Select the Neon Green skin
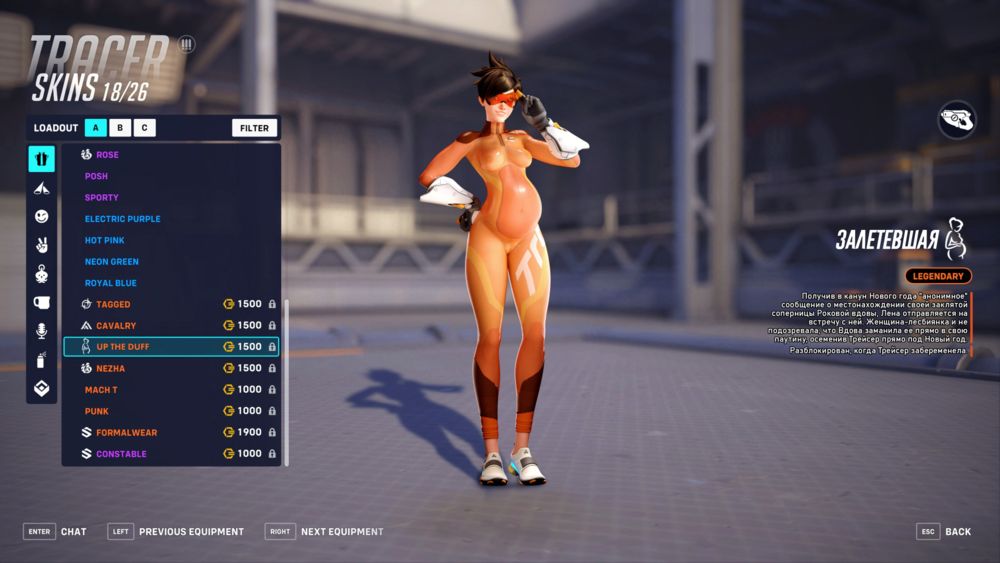This screenshot has width=1000, height=563. point(111,262)
